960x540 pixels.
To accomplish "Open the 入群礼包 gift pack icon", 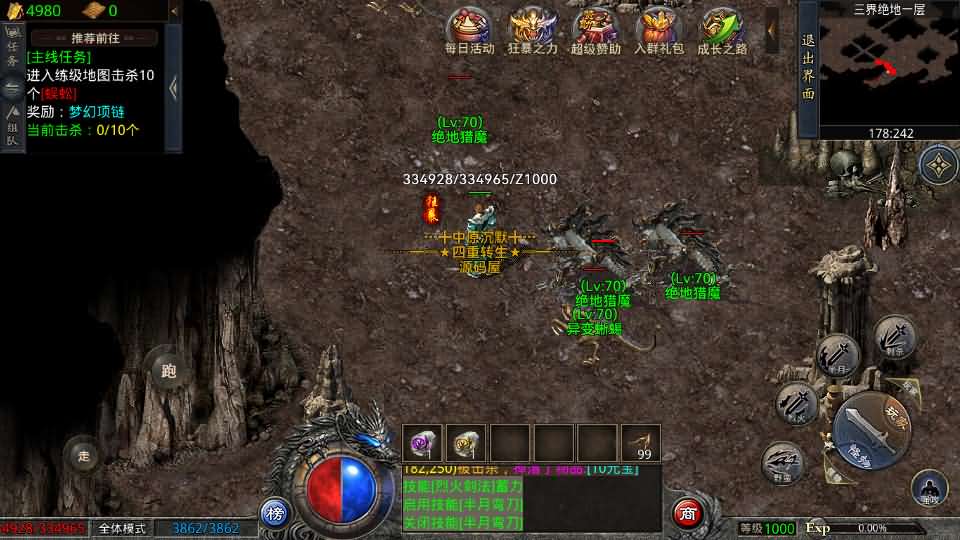I will pyautogui.click(x=659, y=29).
